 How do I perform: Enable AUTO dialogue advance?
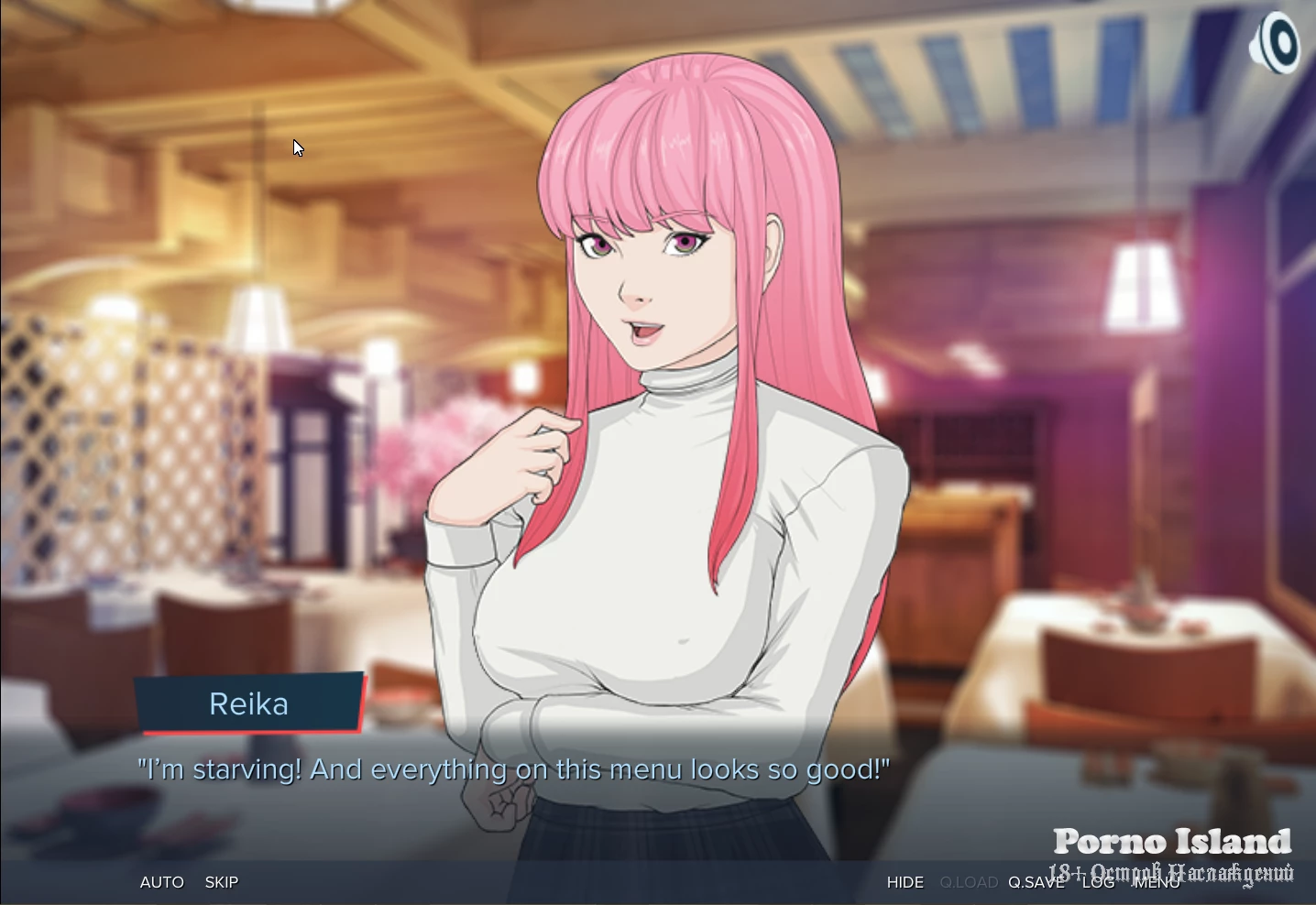click(x=161, y=882)
